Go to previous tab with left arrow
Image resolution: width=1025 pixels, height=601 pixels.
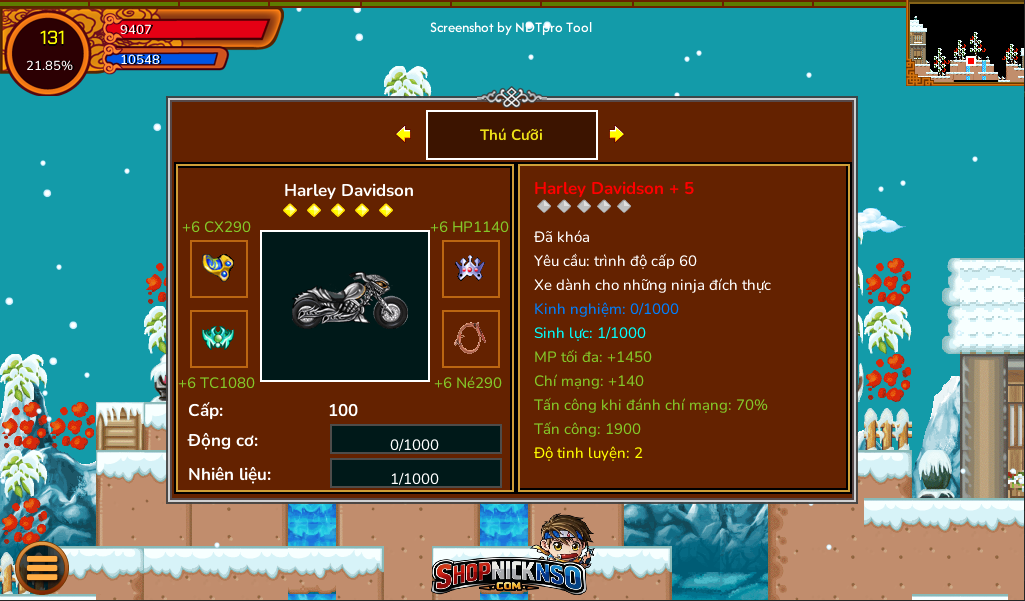coord(403,134)
